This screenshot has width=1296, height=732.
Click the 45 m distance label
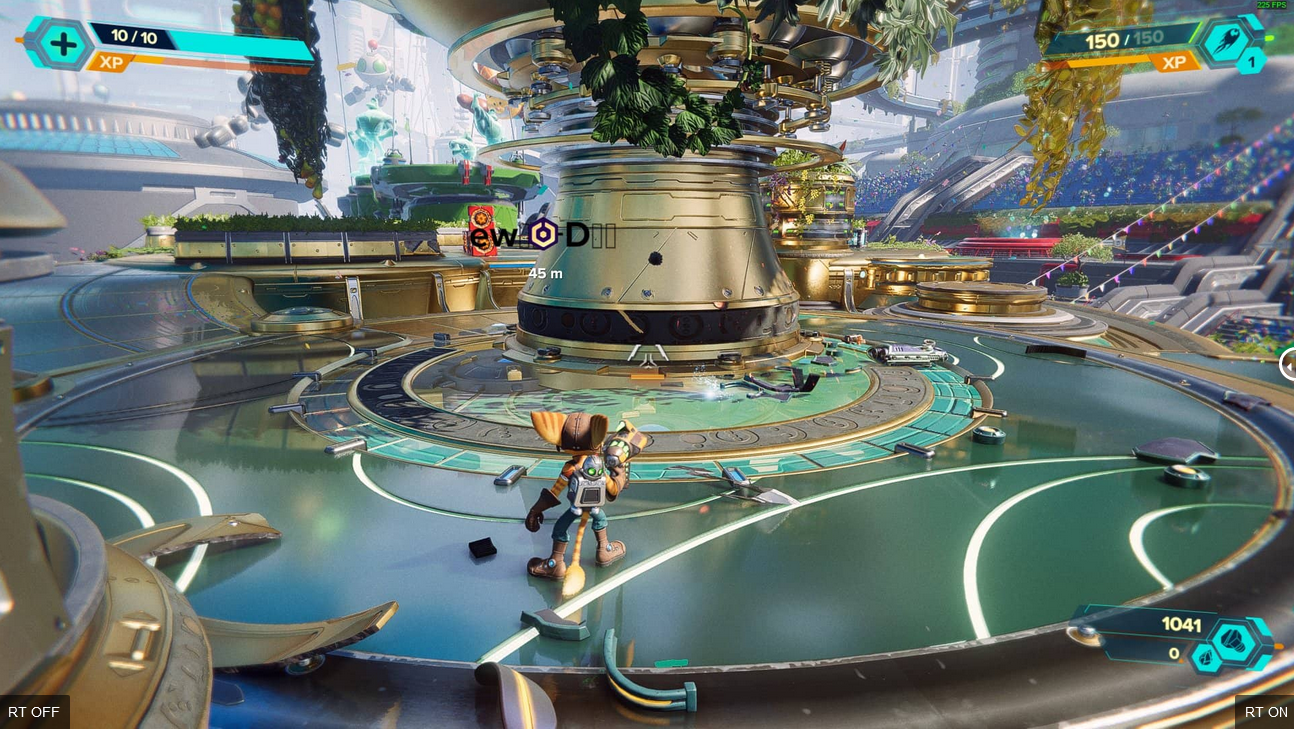[x=544, y=272]
